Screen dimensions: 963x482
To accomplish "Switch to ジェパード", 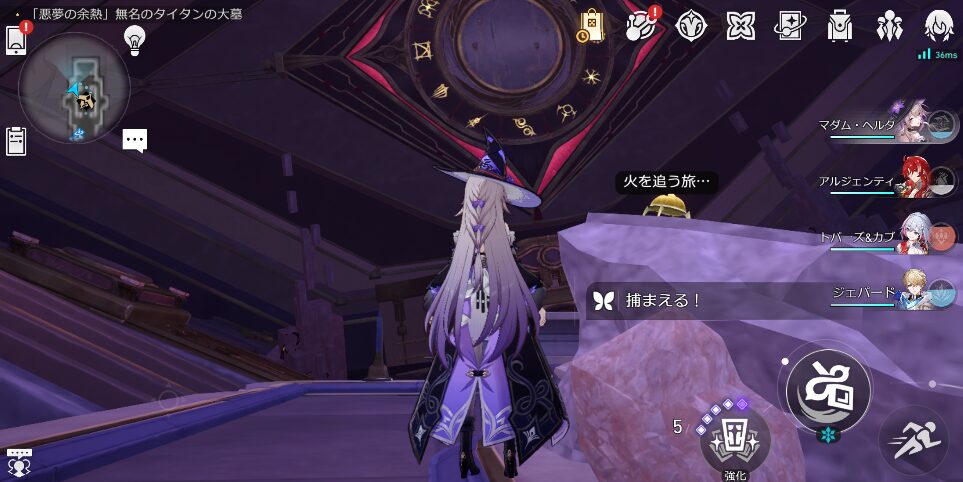I will (x=915, y=292).
